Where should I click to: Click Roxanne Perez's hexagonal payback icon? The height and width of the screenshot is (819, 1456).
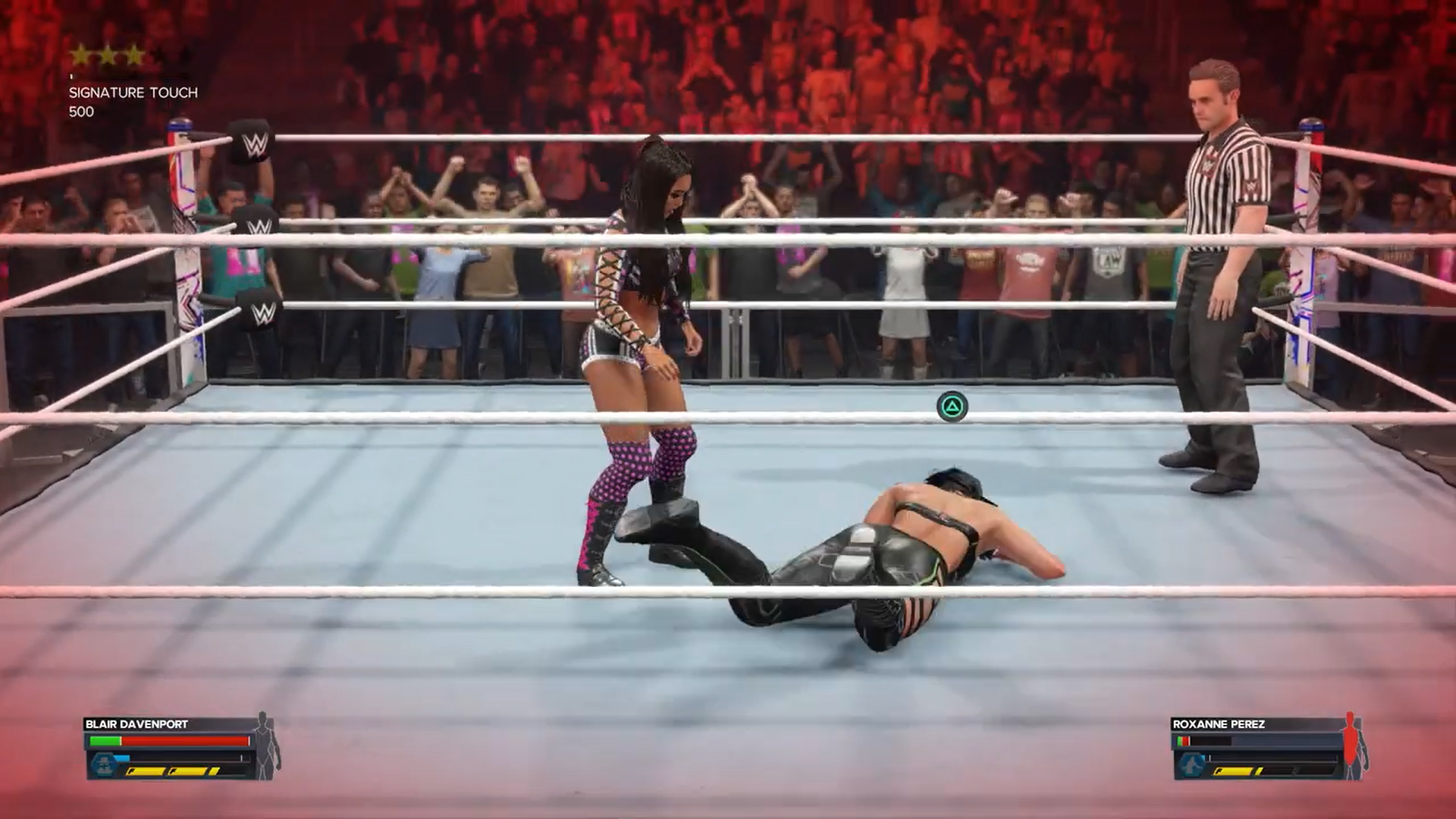(1188, 764)
